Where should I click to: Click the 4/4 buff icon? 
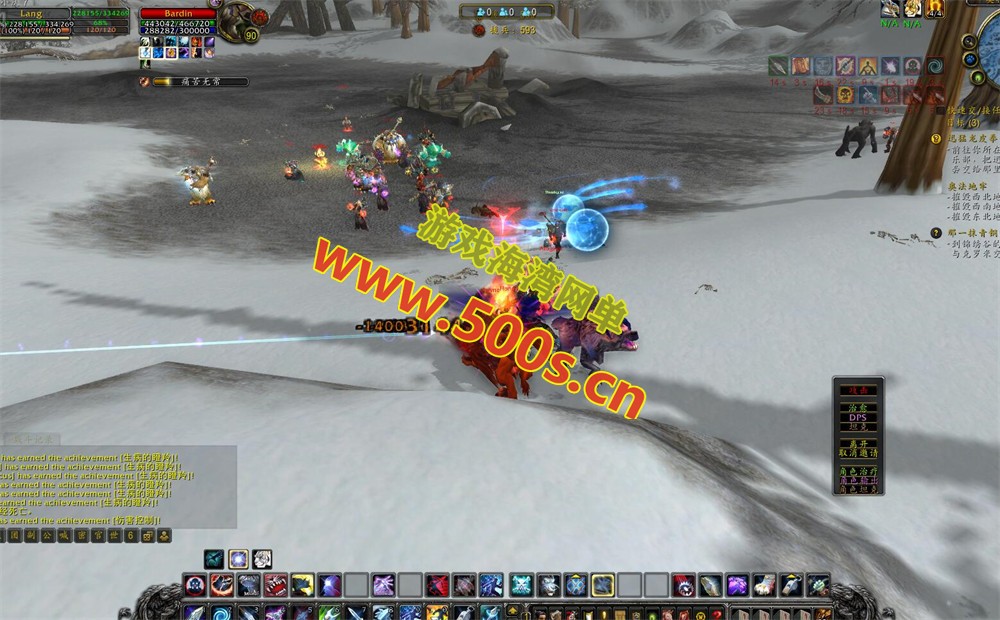pyautogui.click(x=934, y=9)
